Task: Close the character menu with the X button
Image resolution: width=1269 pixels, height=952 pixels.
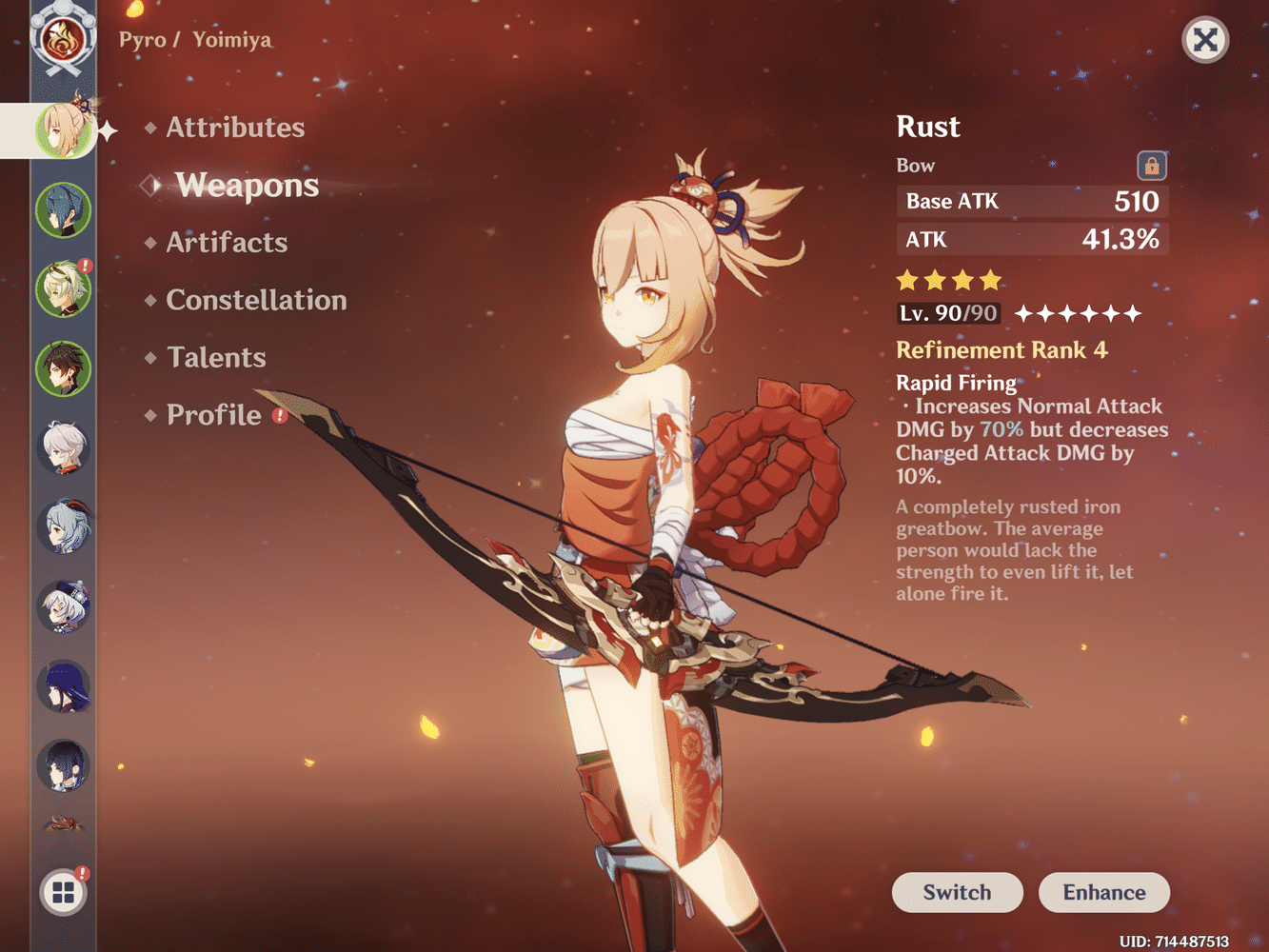Action: point(1205,40)
